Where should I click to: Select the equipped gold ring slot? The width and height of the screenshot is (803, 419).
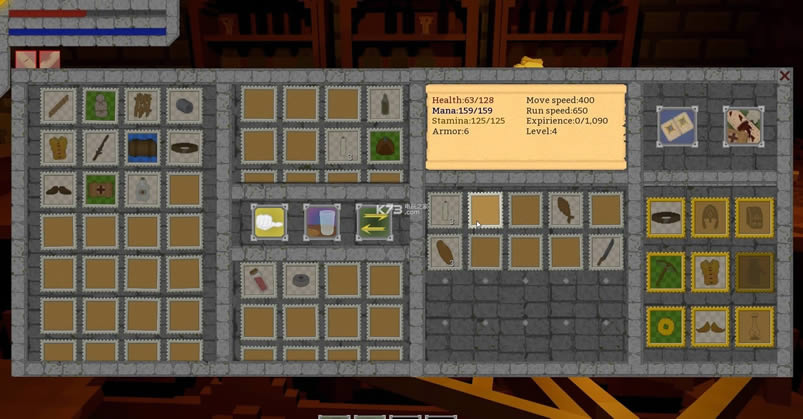click(665, 325)
